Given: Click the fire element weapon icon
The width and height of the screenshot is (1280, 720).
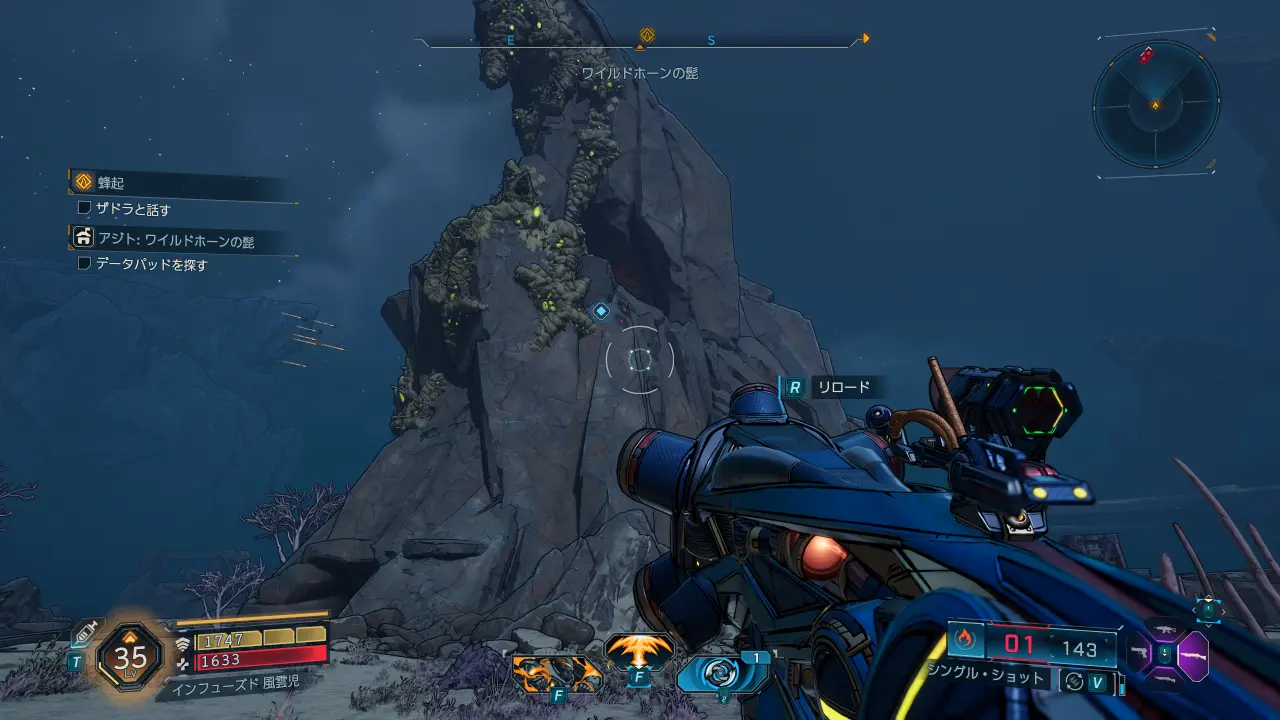Looking at the screenshot, I should tap(965, 639).
